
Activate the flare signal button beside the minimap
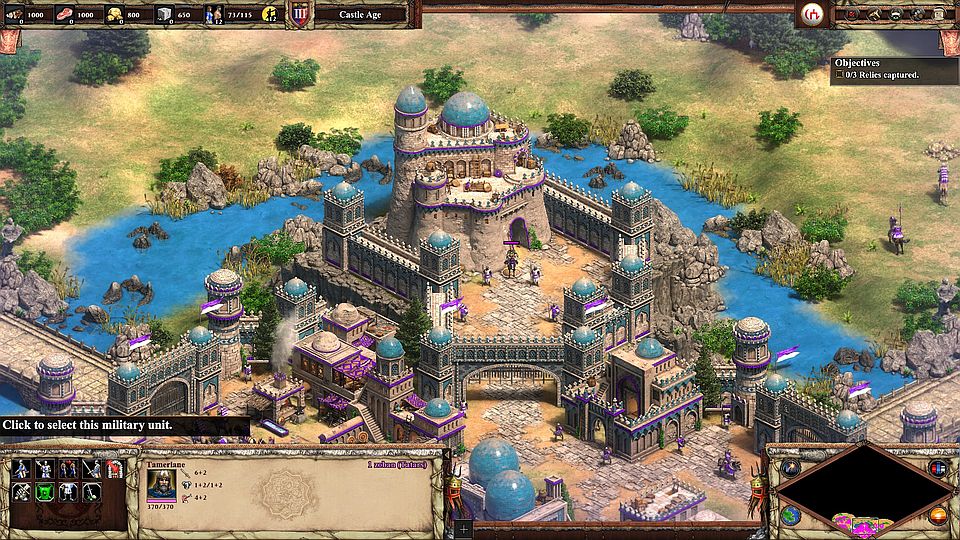[790, 468]
